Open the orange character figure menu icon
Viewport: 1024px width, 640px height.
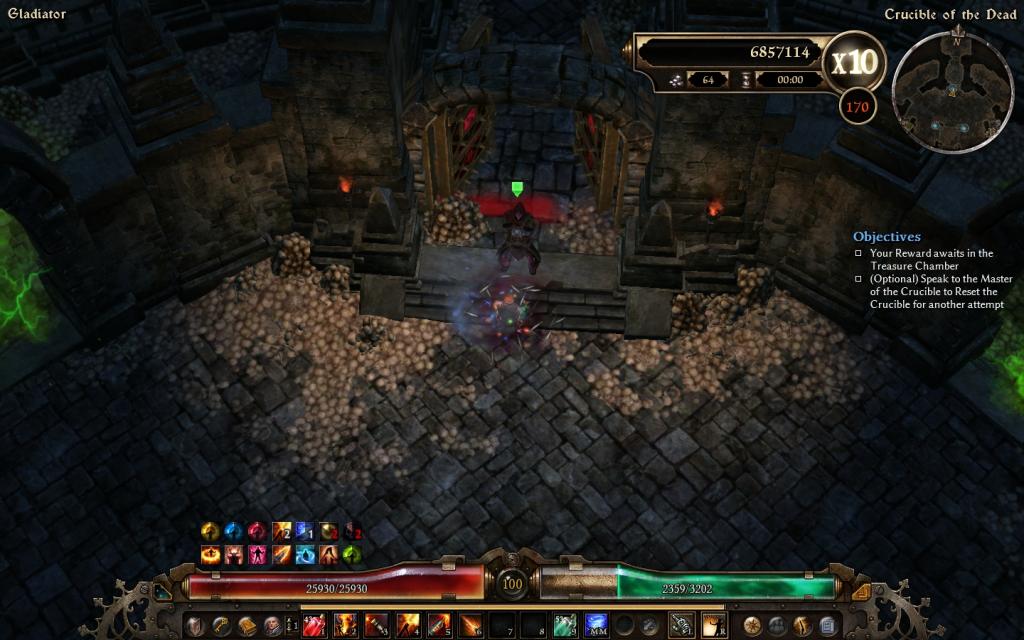point(802,626)
